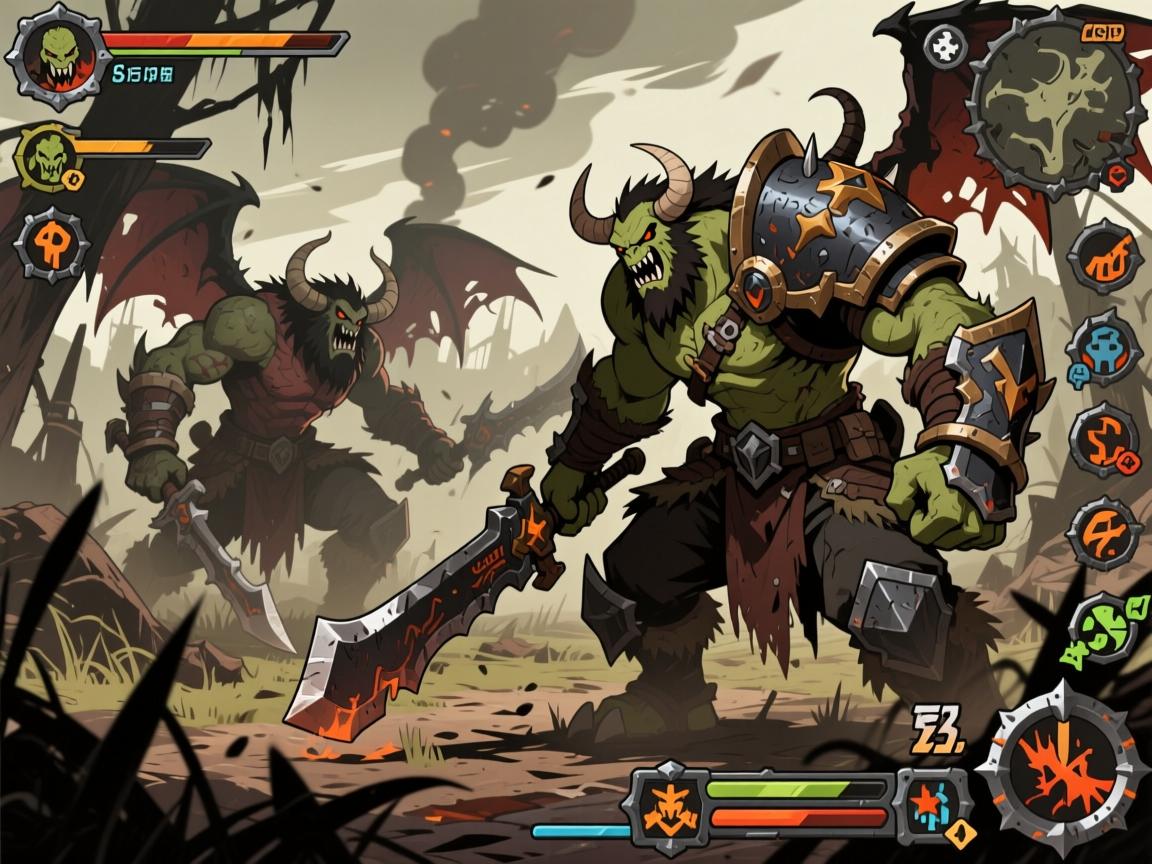Viewport: 1152px width, 864px height.
Task: Open the circular spiked minimap
Action: (1054, 104)
